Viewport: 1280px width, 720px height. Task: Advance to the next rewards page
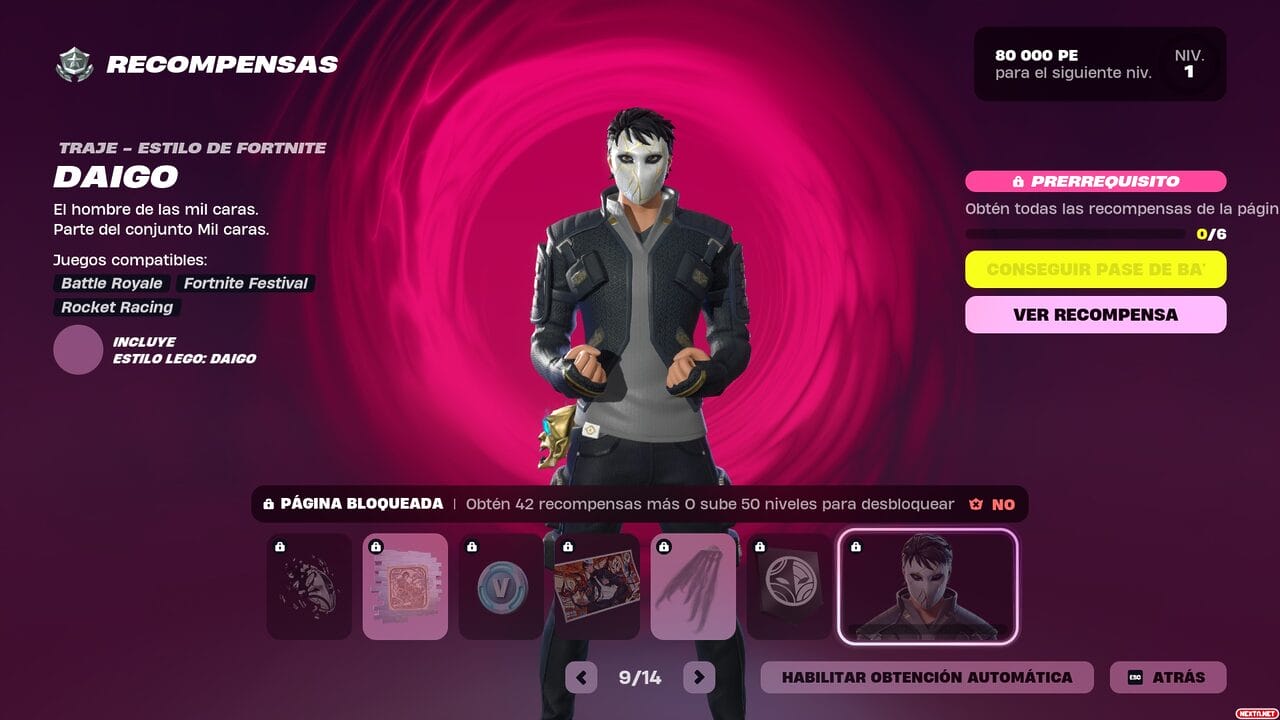coord(699,677)
